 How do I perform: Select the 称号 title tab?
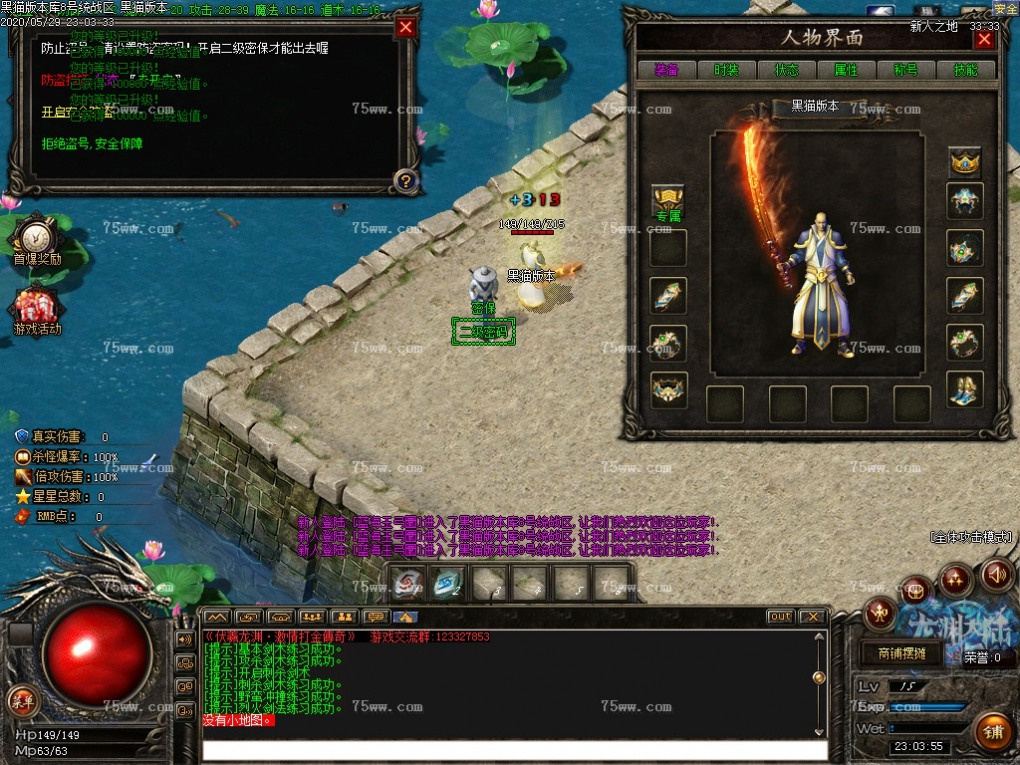pos(906,70)
